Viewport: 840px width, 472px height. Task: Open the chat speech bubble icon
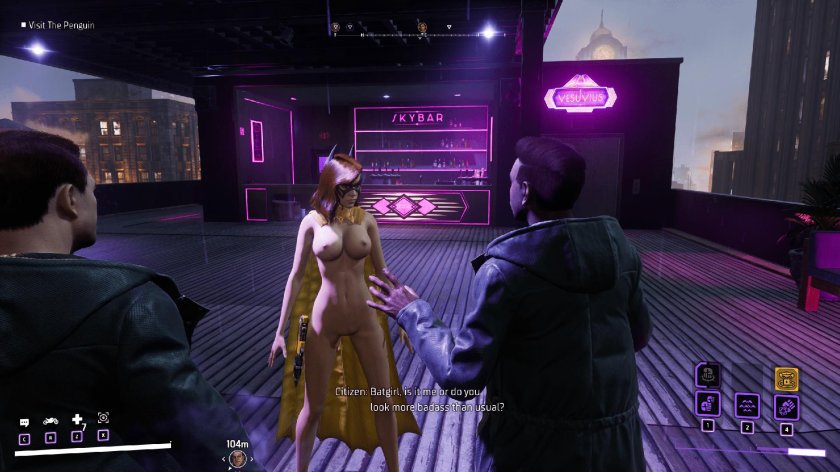[24, 422]
